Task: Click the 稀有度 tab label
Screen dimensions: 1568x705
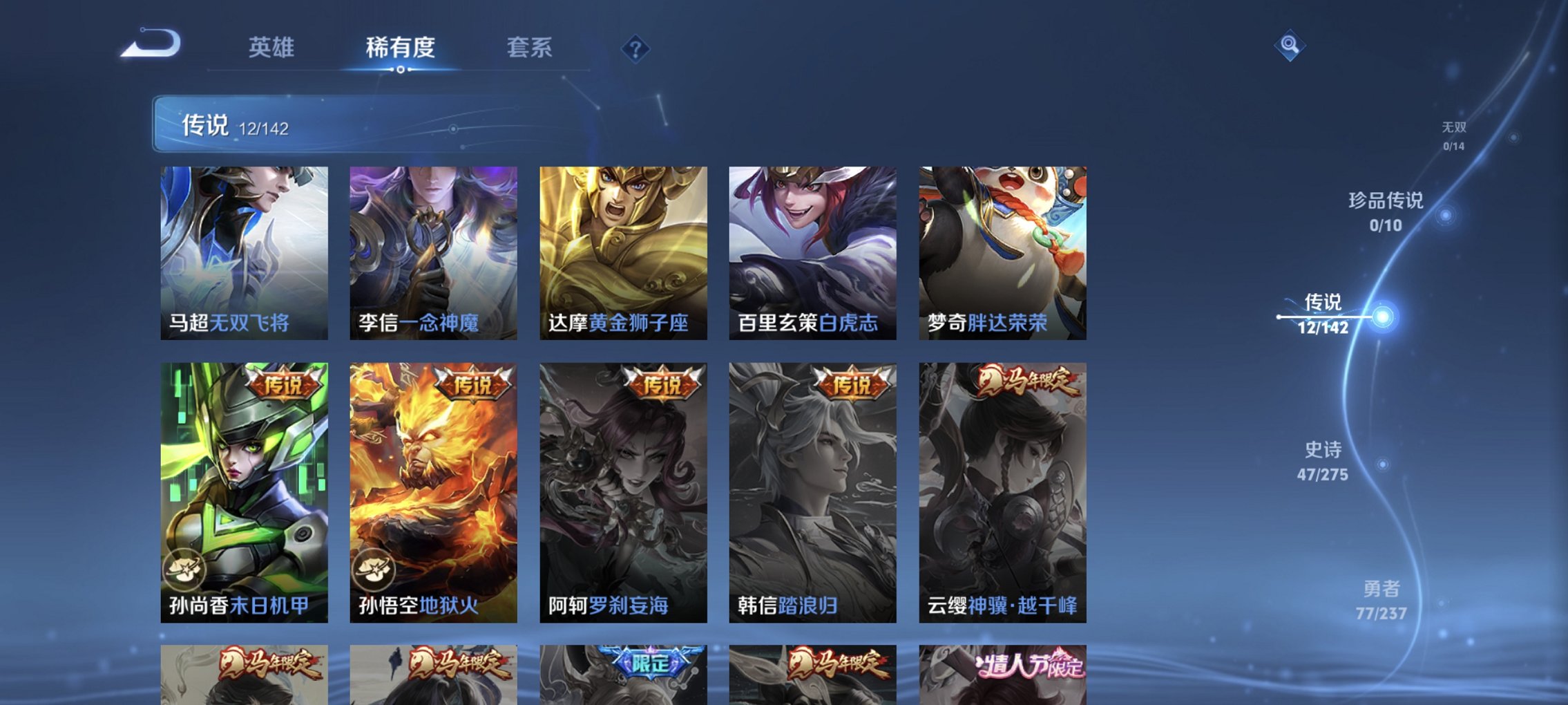Action: pos(401,48)
